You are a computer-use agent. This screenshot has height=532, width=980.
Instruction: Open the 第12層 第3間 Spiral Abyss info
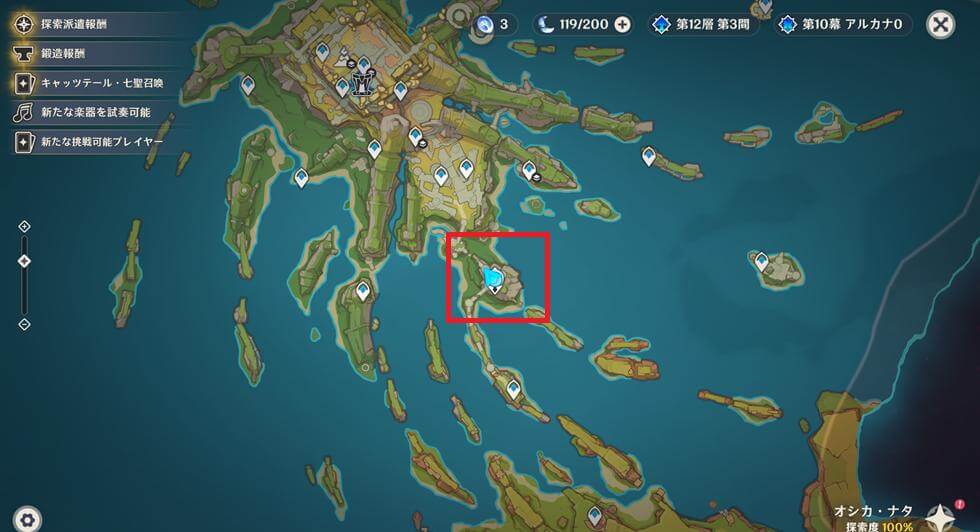coord(705,24)
